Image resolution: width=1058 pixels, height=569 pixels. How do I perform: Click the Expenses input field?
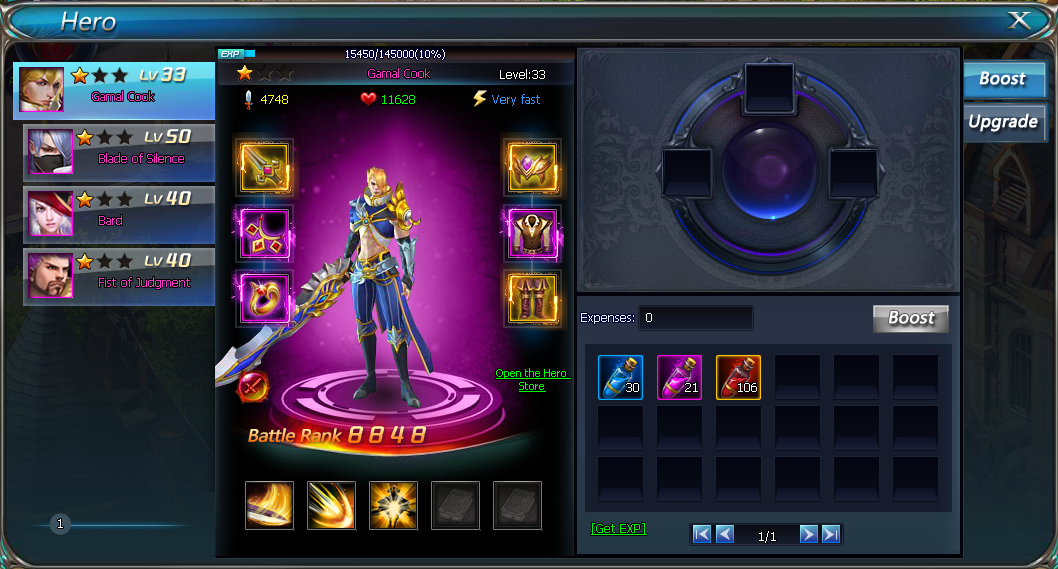coord(695,318)
